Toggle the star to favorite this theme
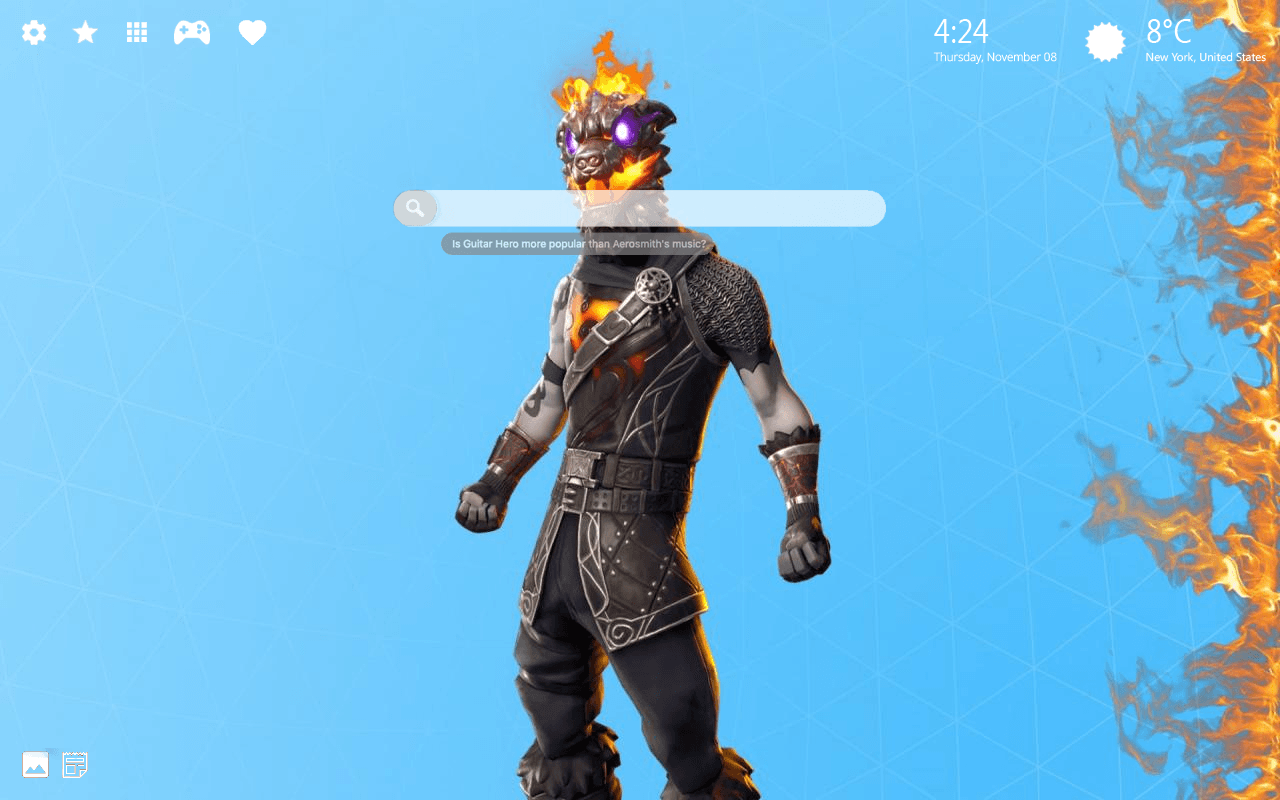Viewport: 1280px width, 800px height. [85, 31]
